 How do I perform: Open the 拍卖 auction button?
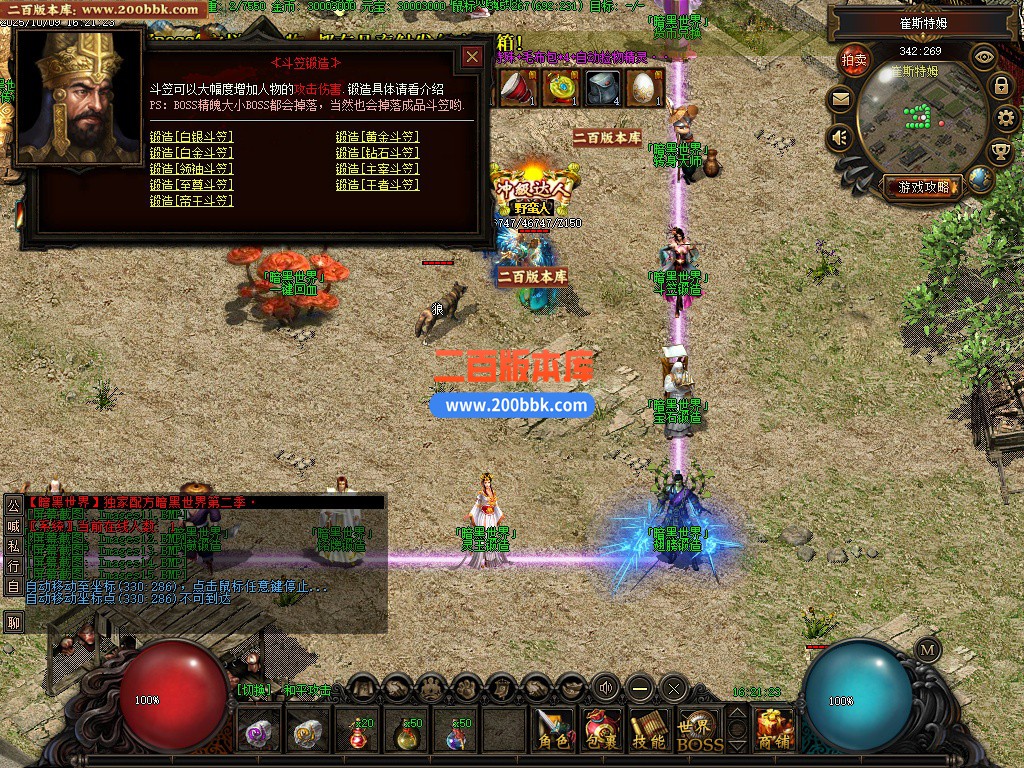click(855, 59)
